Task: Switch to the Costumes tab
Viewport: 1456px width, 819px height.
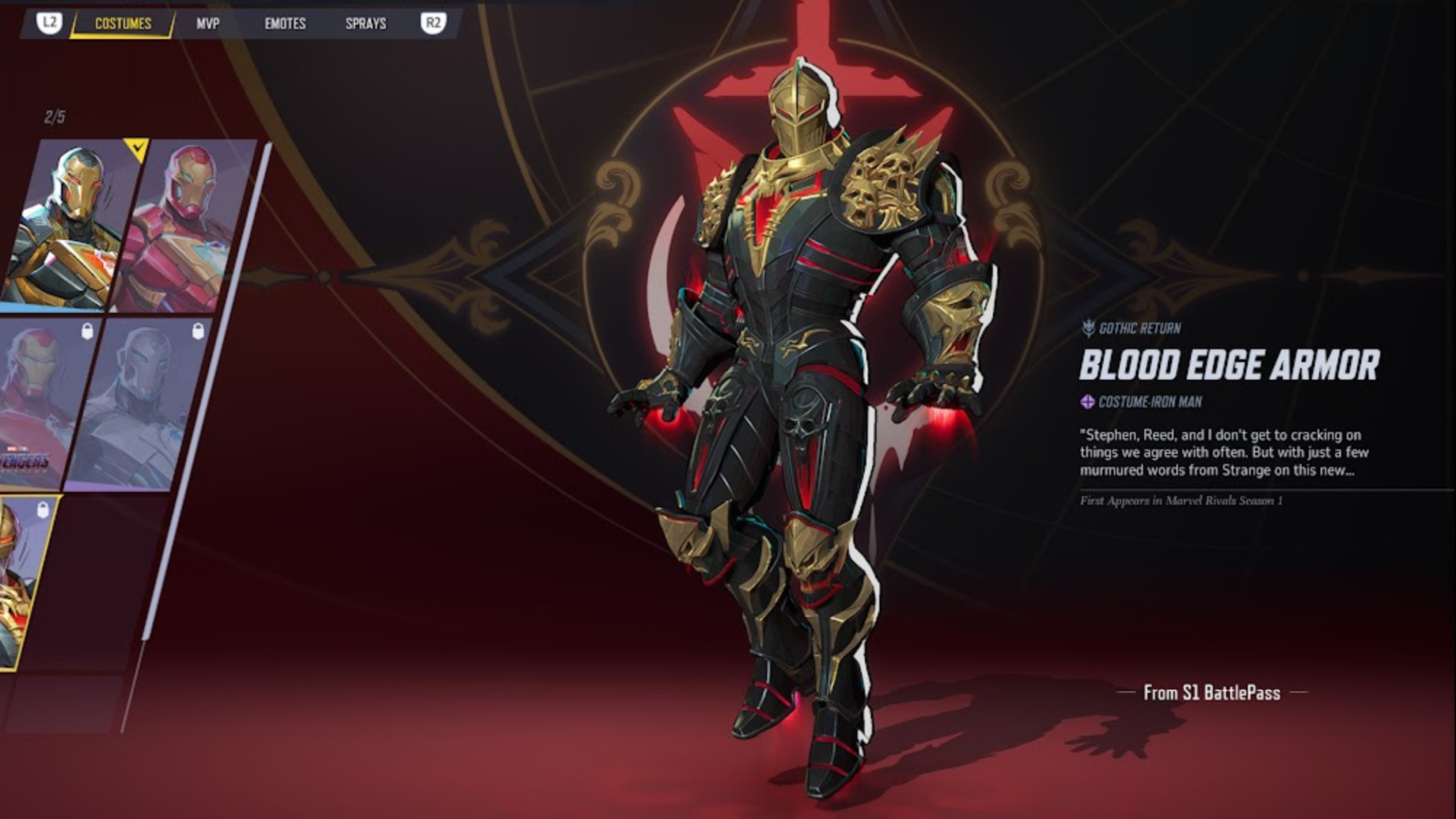Action: pyautogui.click(x=122, y=24)
